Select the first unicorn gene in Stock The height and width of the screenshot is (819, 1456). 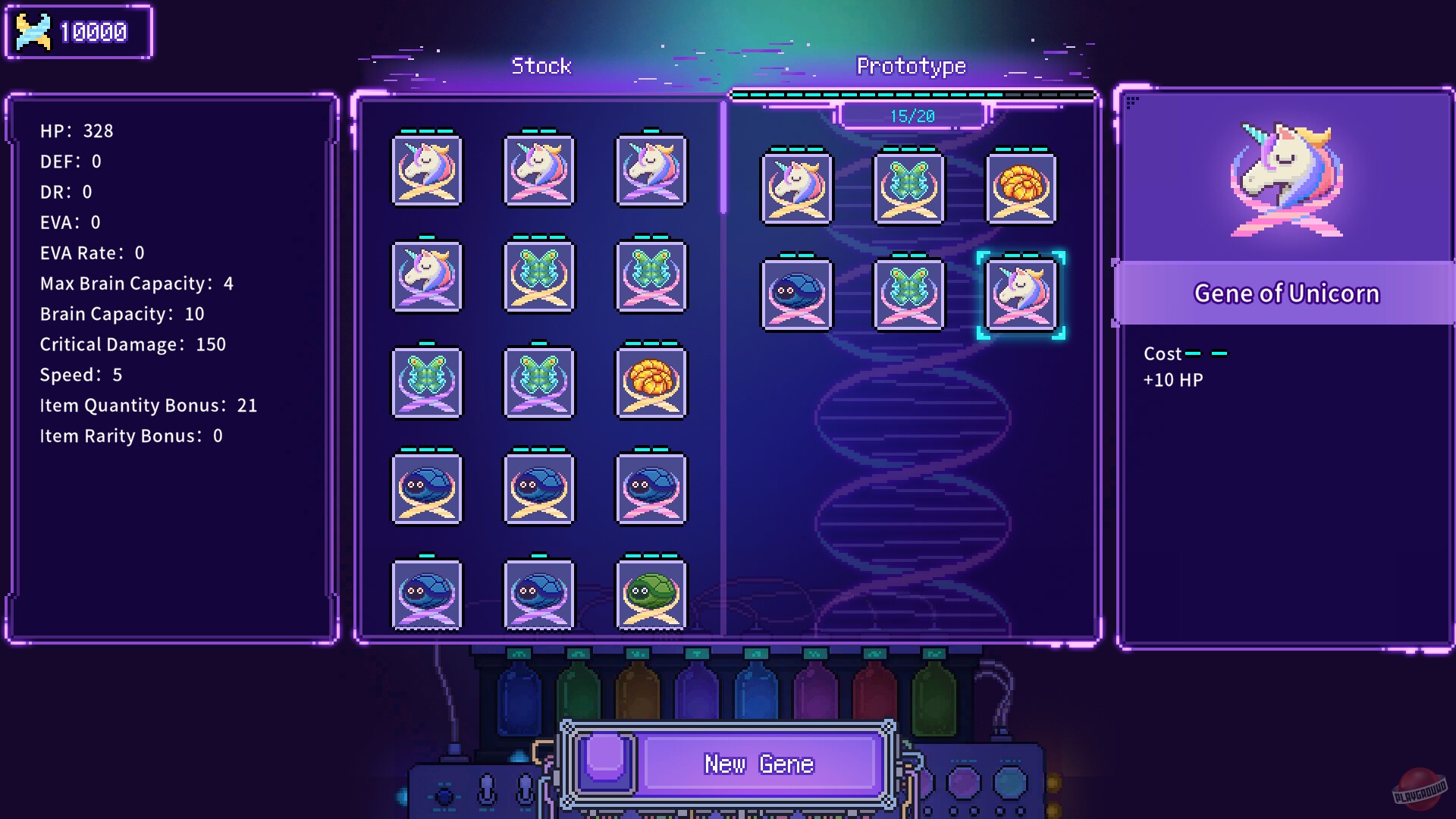pyautogui.click(x=425, y=171)
